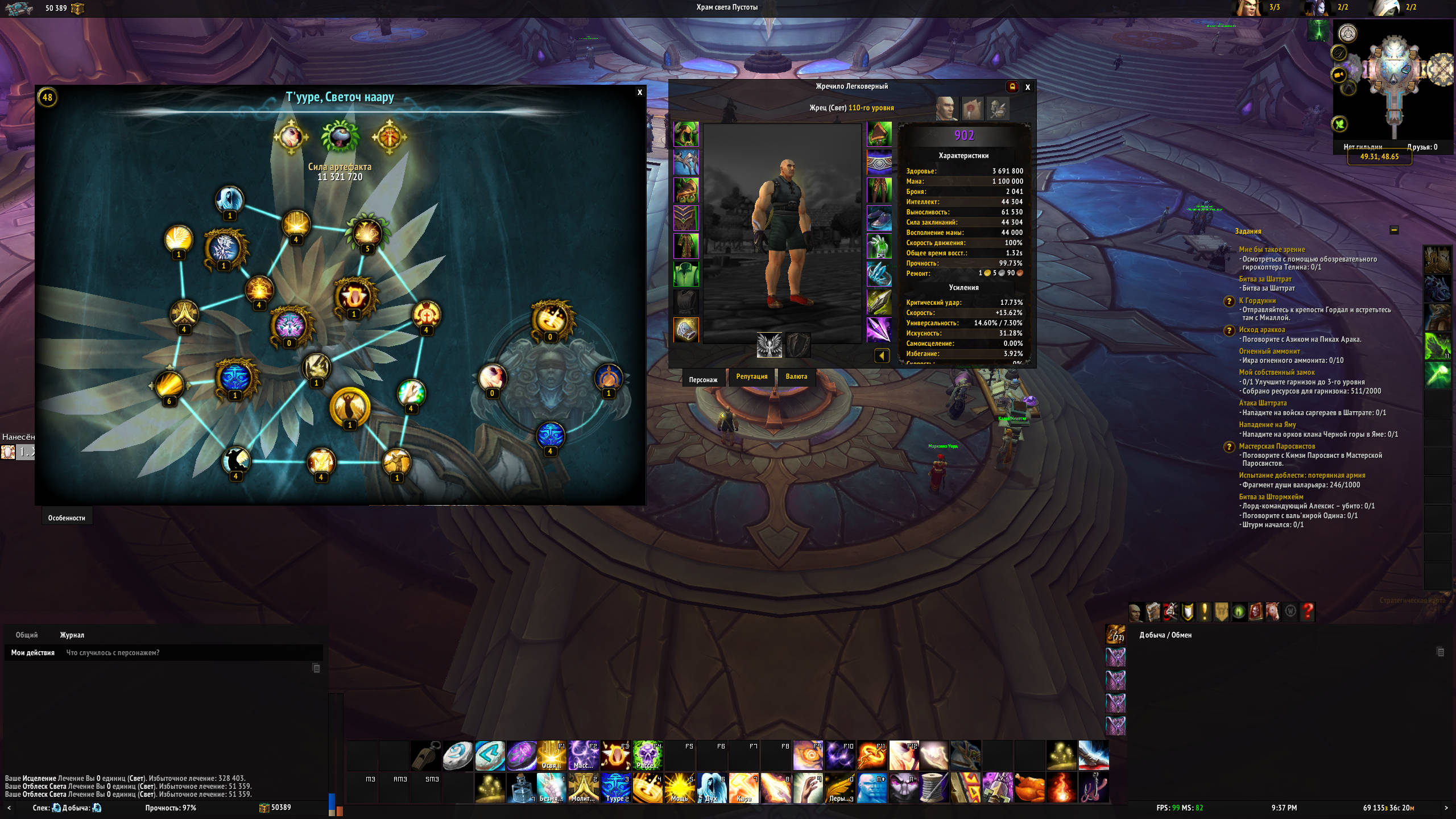The width and height of the screenshot is (1456, 819).
Task: Close the T'uure artifact window
Action: point(640,93)
